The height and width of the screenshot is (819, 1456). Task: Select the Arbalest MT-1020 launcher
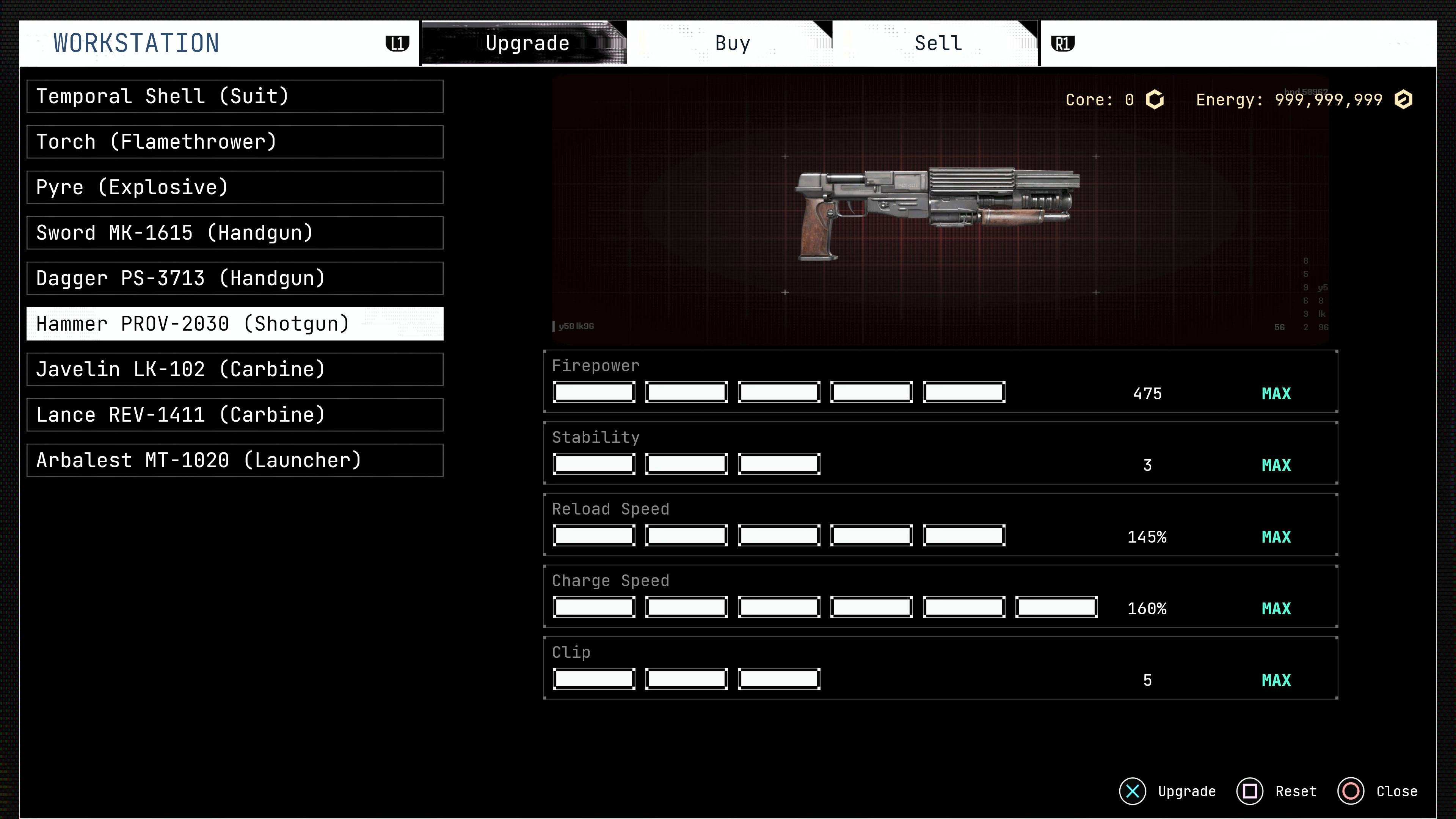tap(235, 461)
